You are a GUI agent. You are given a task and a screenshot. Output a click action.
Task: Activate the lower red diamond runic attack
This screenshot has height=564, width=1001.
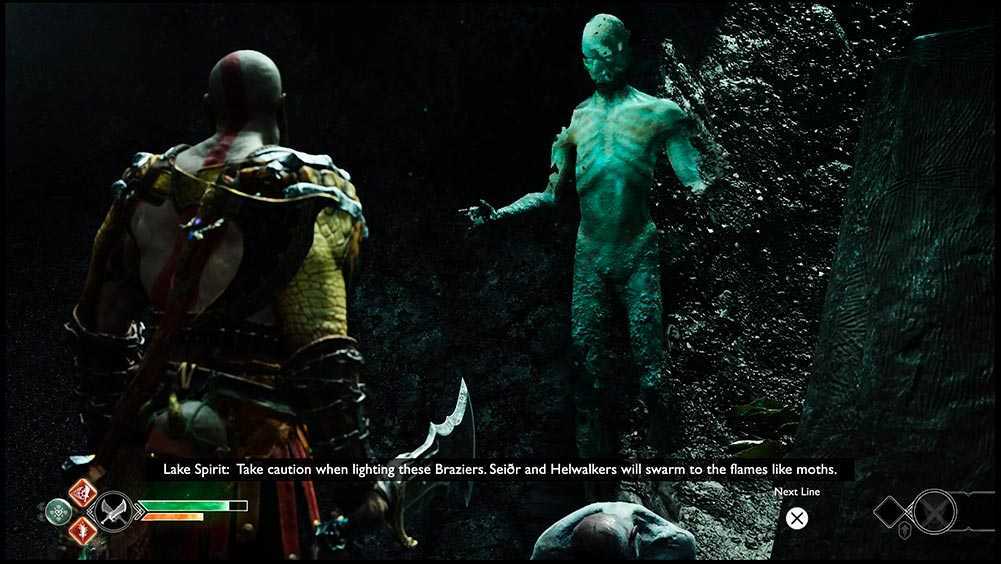click(x=82, y=531)
